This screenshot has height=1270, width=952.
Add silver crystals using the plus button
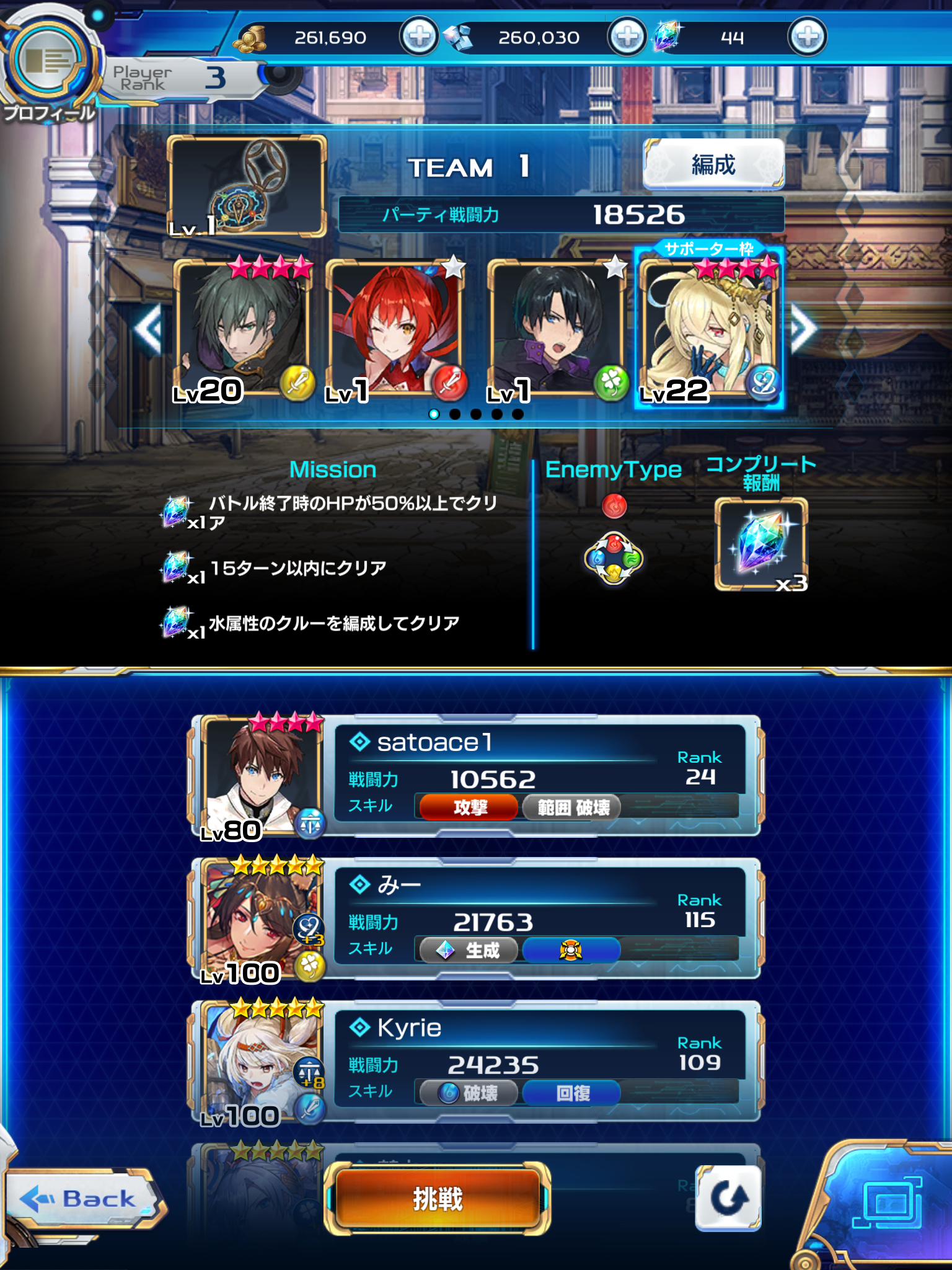627,37
